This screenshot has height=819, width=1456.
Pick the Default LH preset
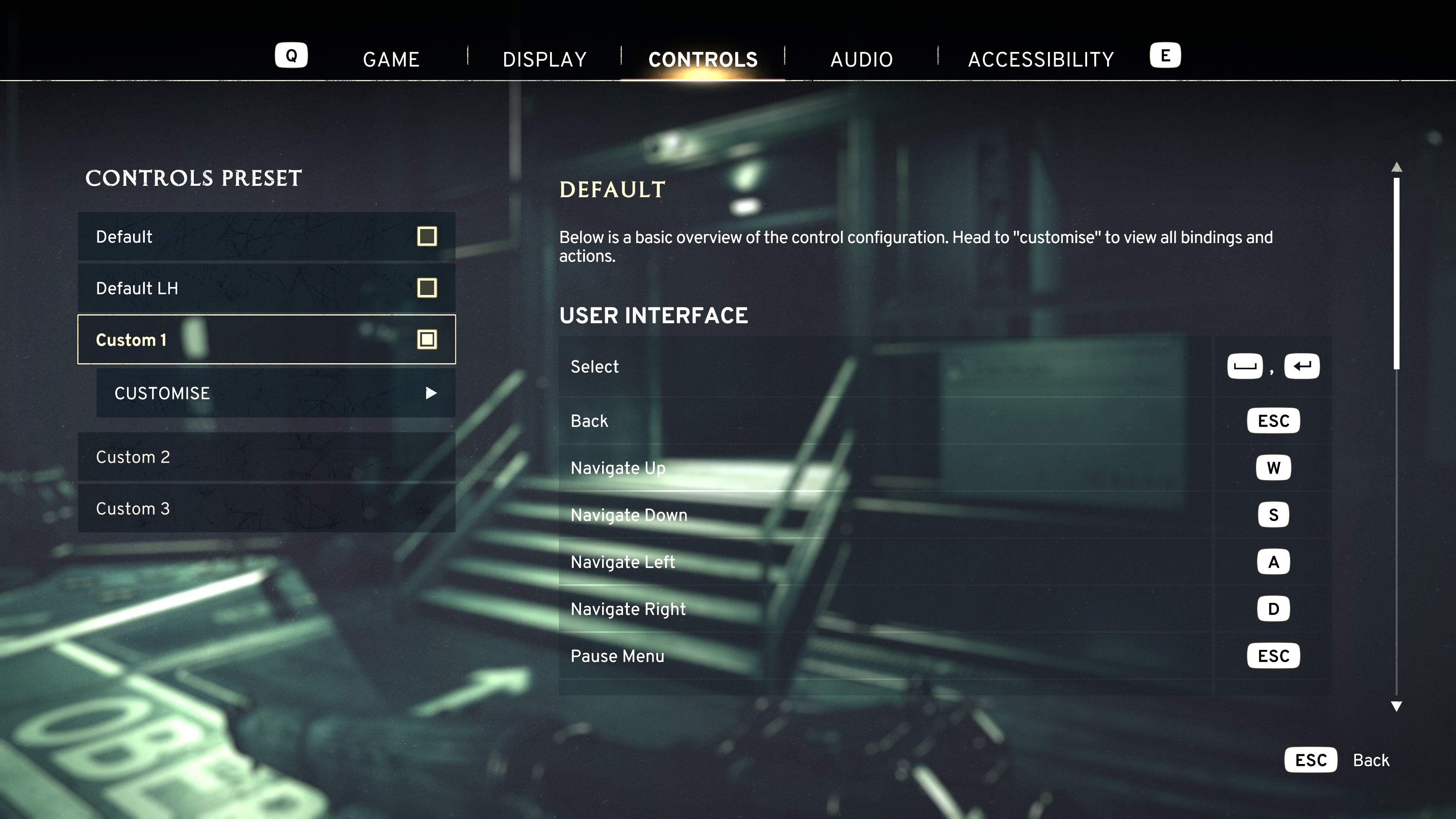click(266, 288)
